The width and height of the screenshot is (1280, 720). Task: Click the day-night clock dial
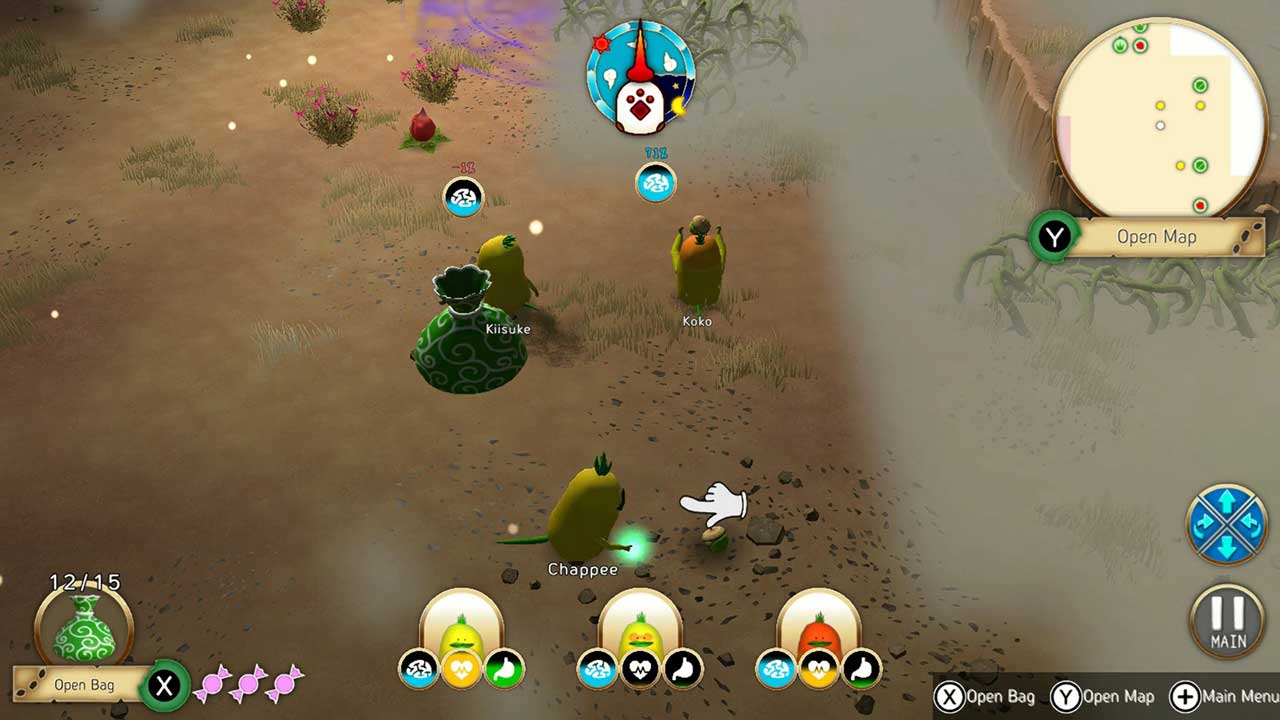click(640, 77)
